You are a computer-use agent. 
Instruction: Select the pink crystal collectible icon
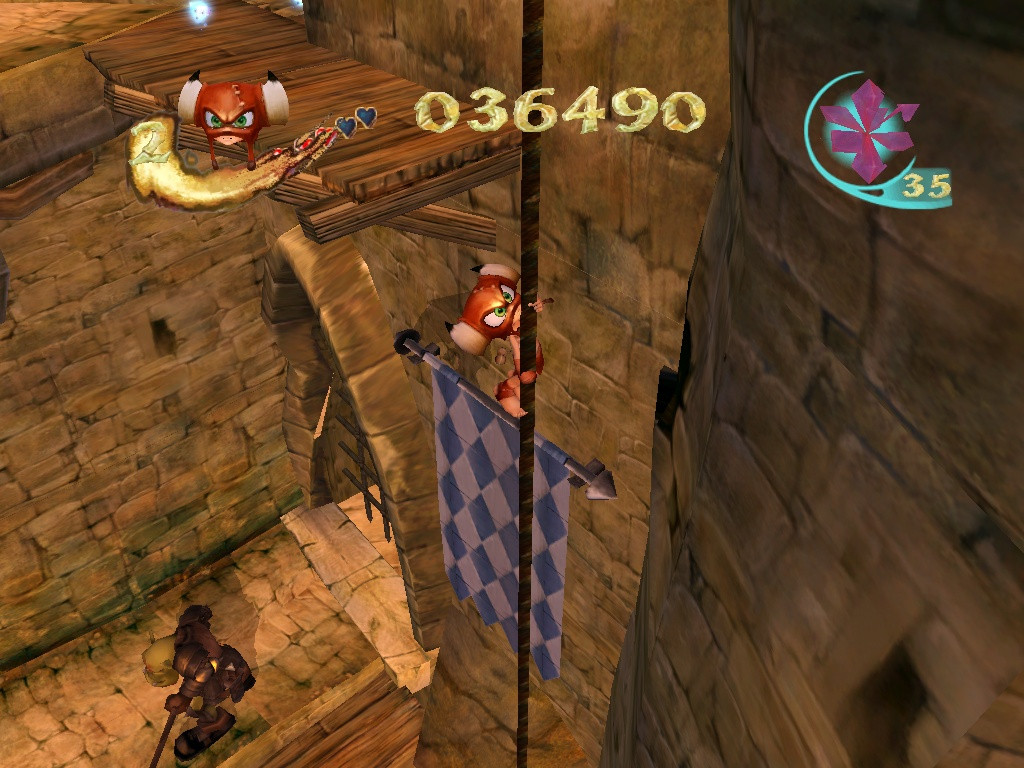click(865, 128)
